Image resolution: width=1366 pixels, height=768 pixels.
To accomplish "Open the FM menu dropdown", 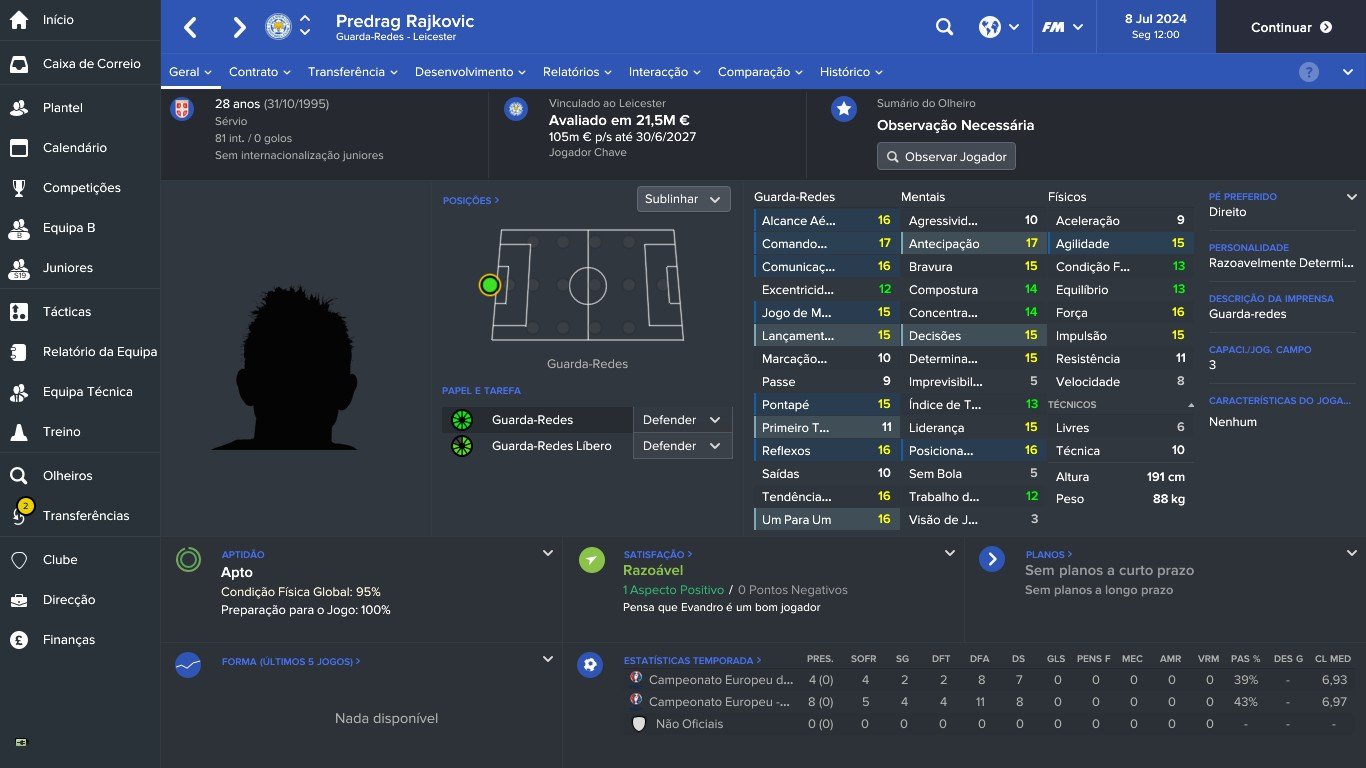I will tap(1061, 27).
